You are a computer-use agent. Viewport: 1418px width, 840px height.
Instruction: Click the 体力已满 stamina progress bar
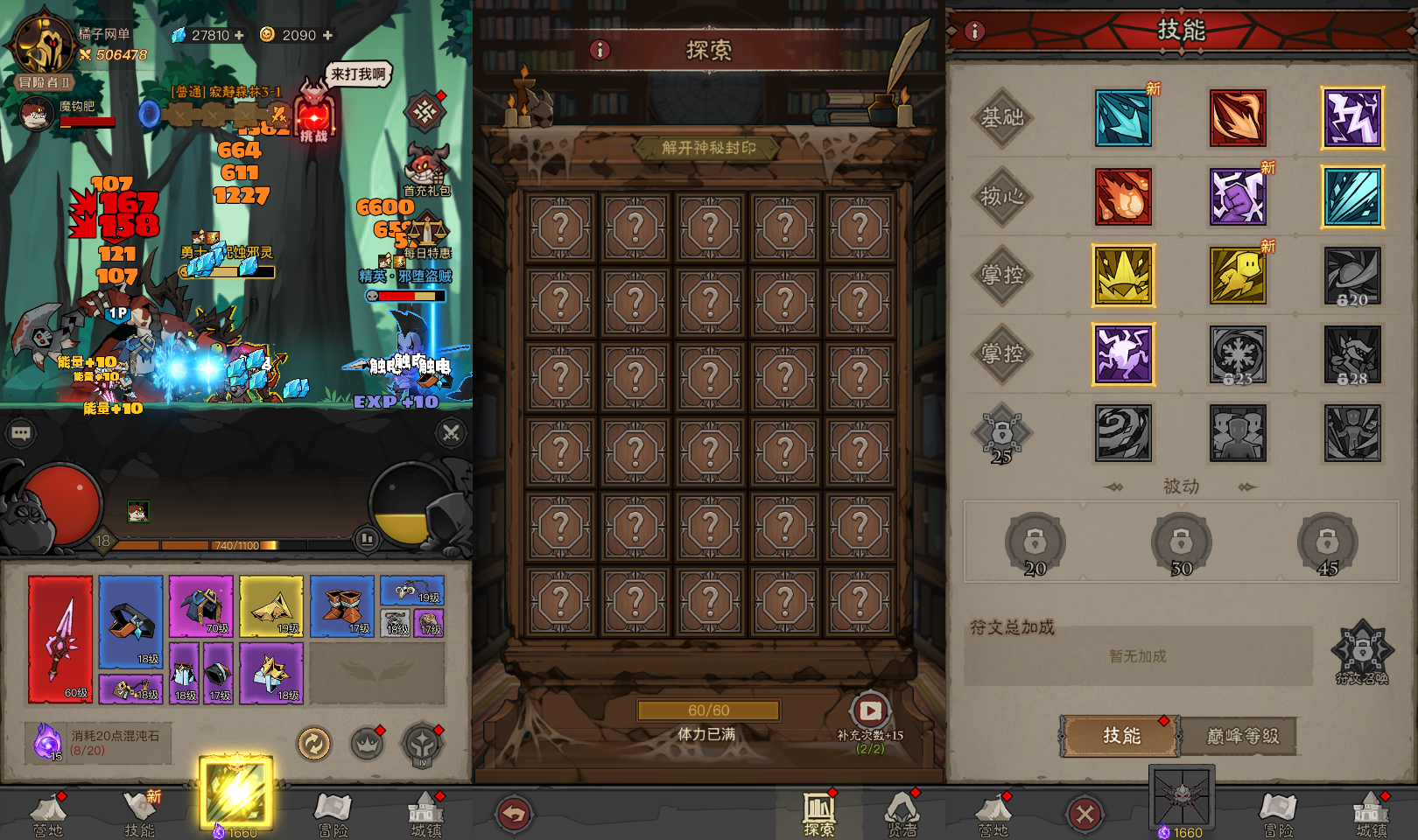point(707,710)
